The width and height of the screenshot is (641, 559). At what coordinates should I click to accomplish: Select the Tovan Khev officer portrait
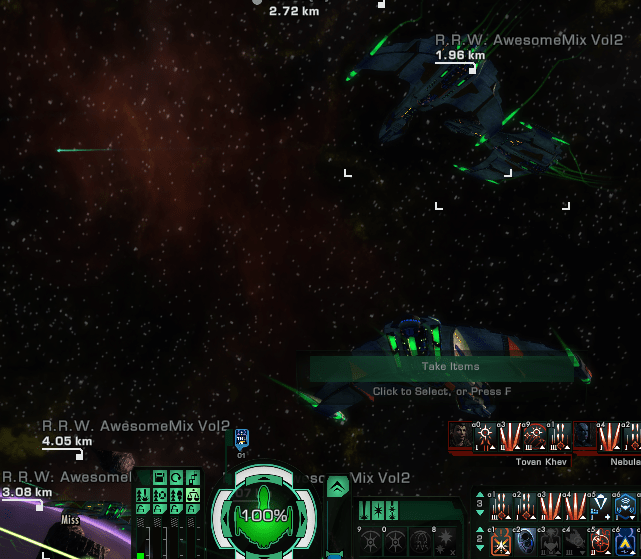coord(459,436)
